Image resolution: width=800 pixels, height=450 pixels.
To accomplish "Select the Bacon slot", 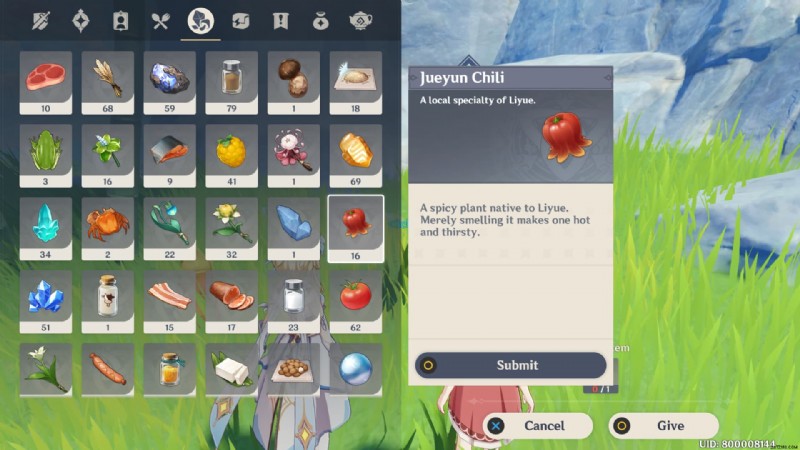I will (170, 296).
